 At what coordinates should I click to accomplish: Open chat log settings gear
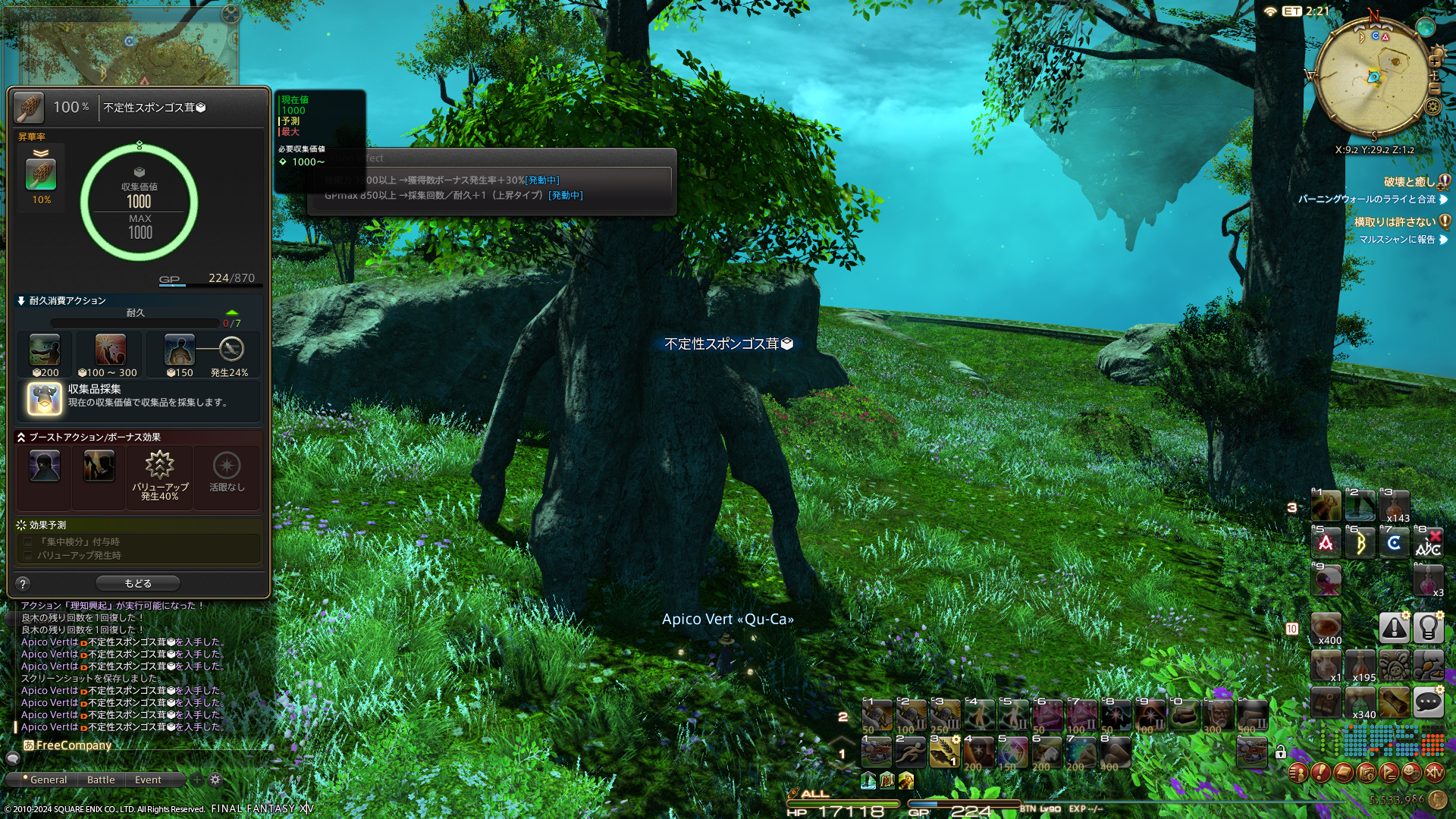[x=215, y=780]
